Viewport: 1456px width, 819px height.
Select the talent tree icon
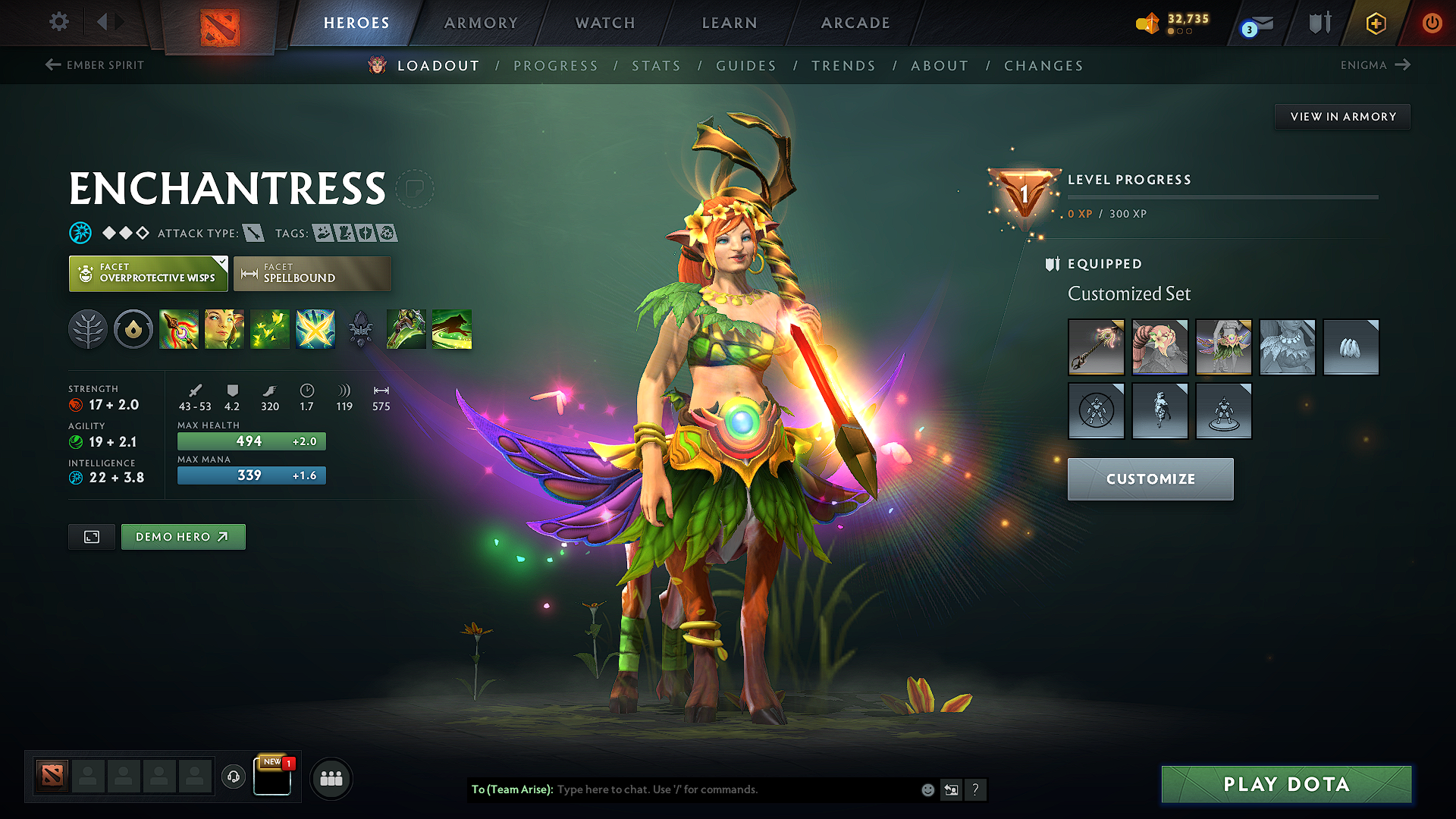click(x=88, y=329)
